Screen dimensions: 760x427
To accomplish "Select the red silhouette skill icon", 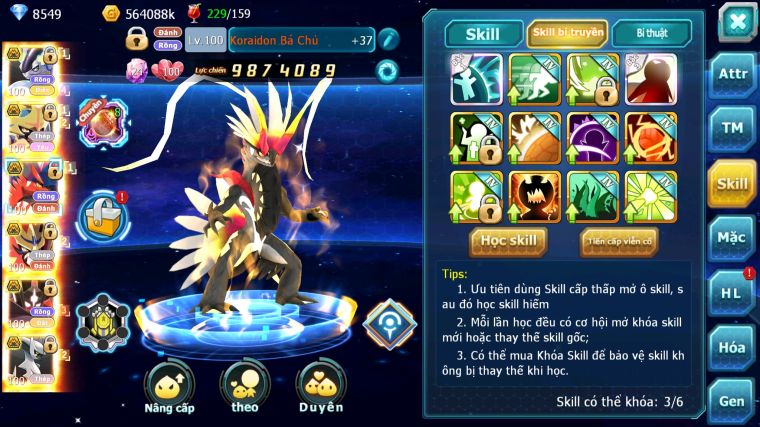I will coord(651,78).
